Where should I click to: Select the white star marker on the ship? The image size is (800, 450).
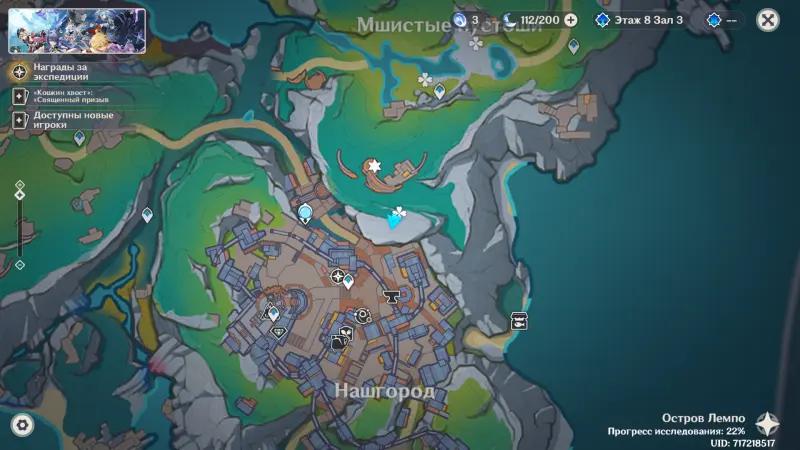tap(375, 165)
